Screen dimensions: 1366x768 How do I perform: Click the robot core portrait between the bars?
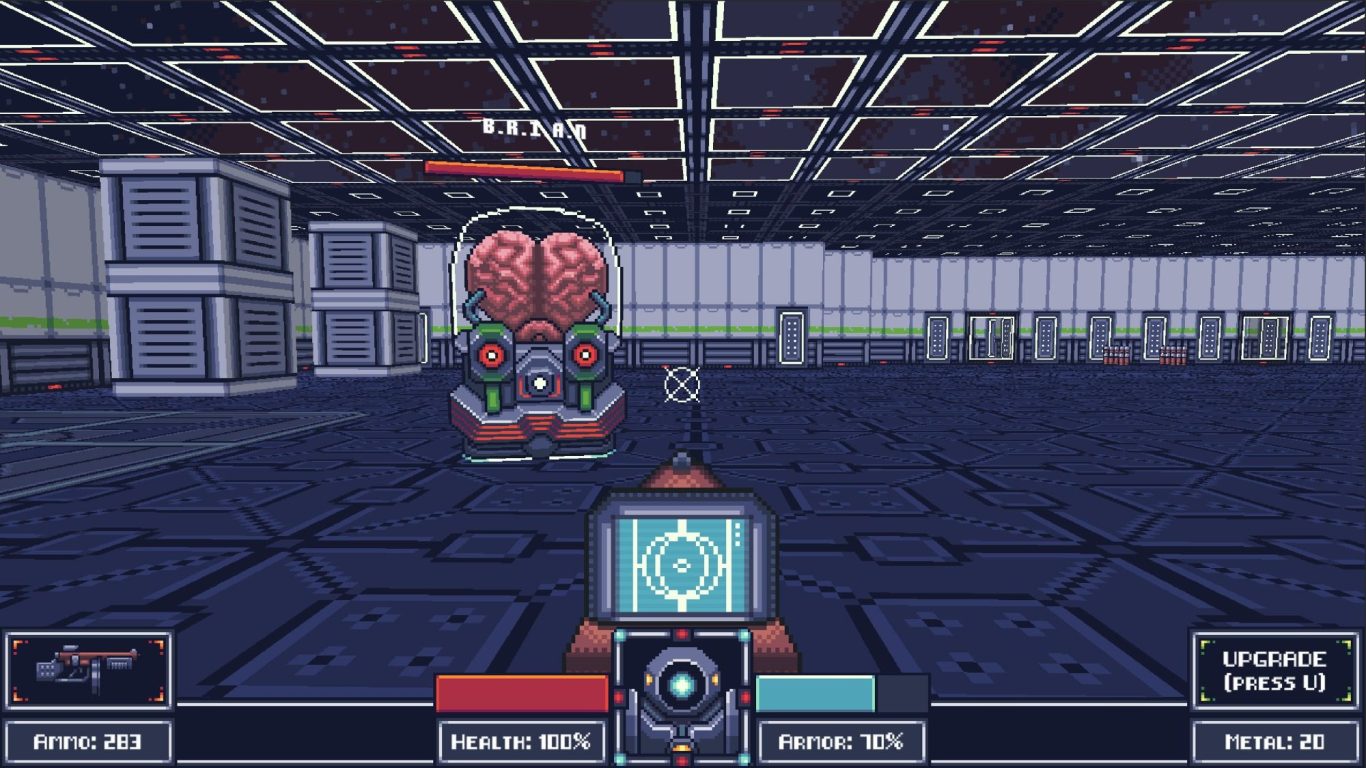(682, 689)
